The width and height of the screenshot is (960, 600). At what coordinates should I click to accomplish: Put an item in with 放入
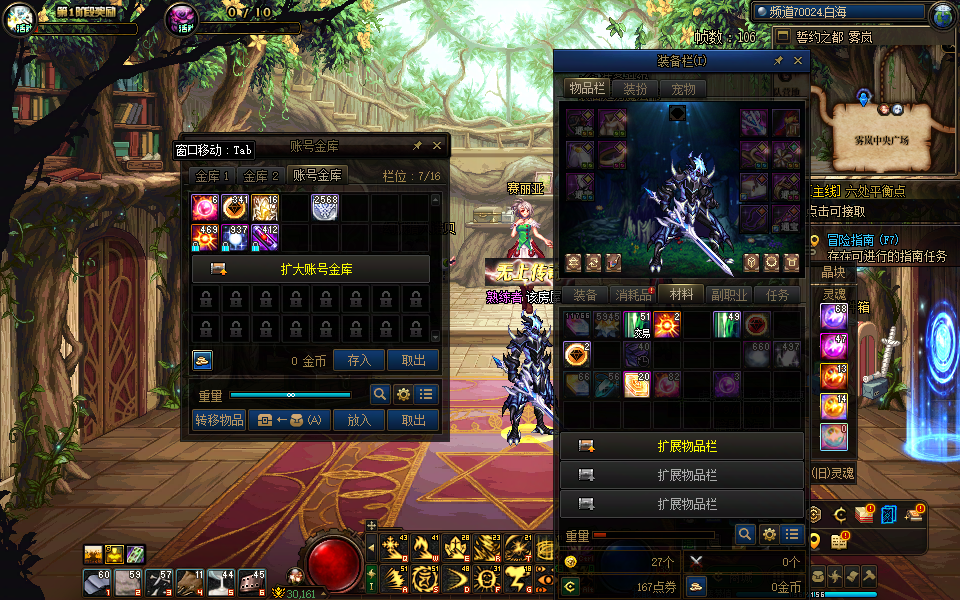point(359,420)
